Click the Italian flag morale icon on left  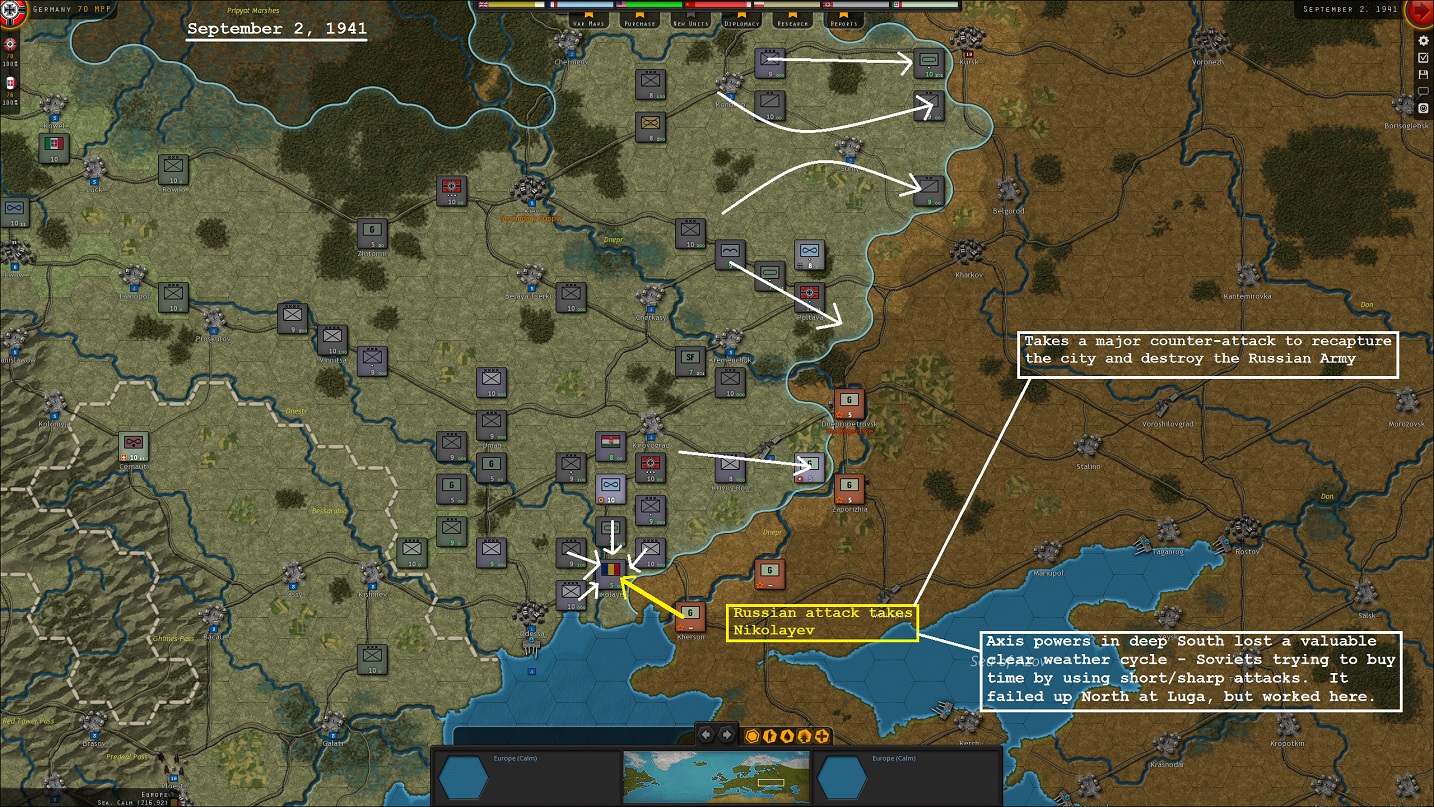[10, 81]
